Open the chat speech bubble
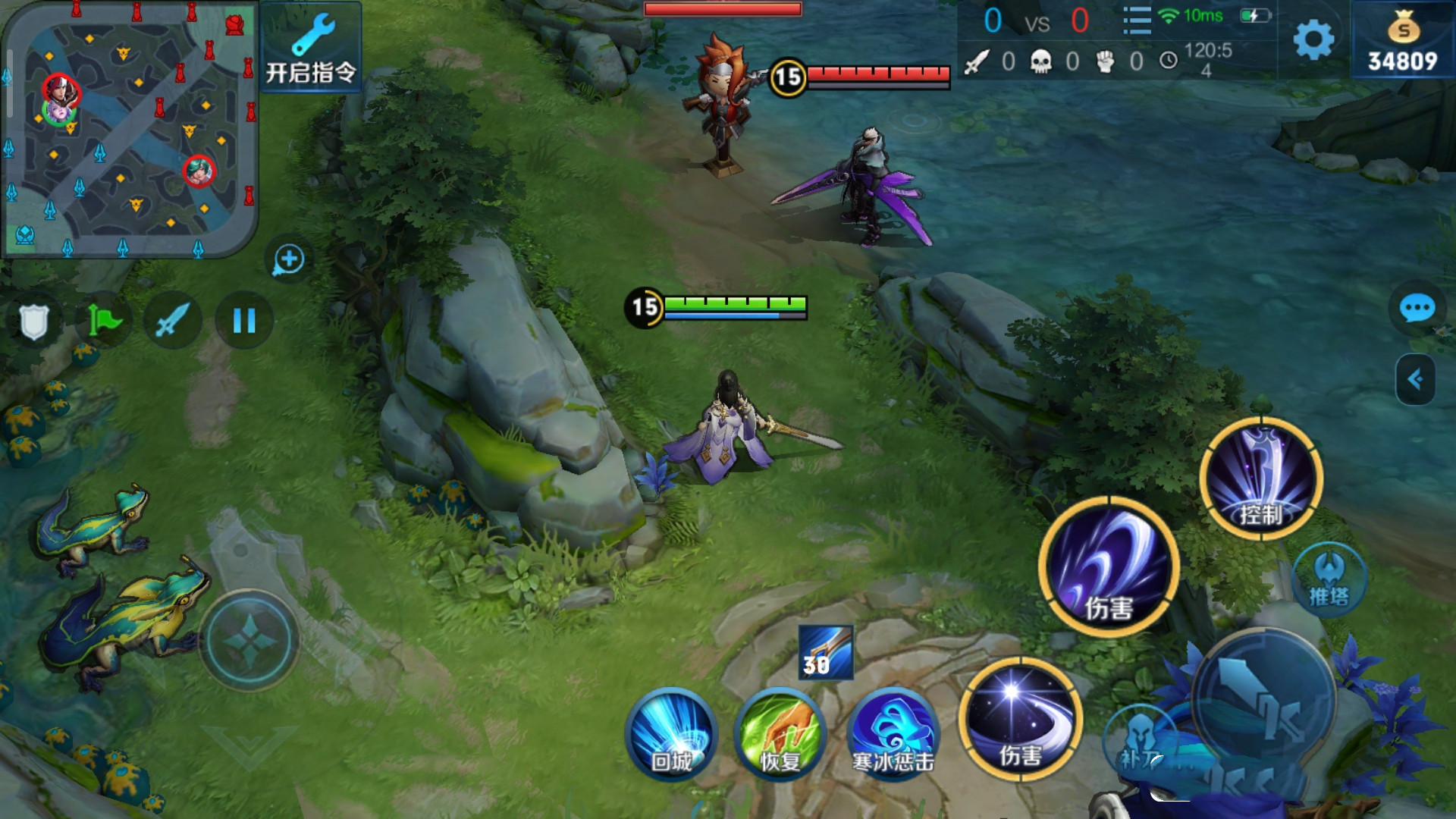This screenshot has height=819, width=1456. [1417, 309]
